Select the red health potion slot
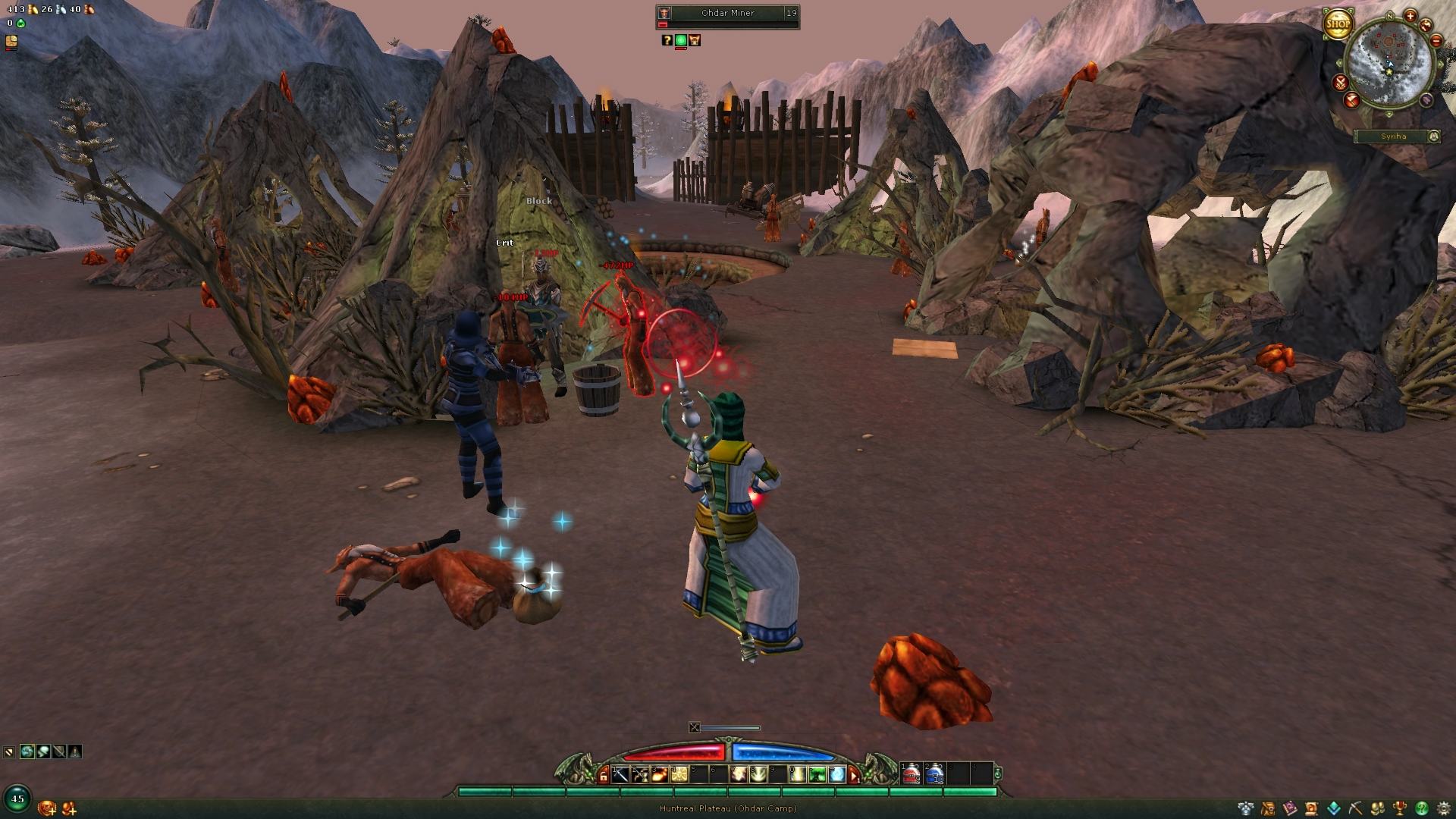Viewport: 1456px width, 819px height. coord(911,774)
